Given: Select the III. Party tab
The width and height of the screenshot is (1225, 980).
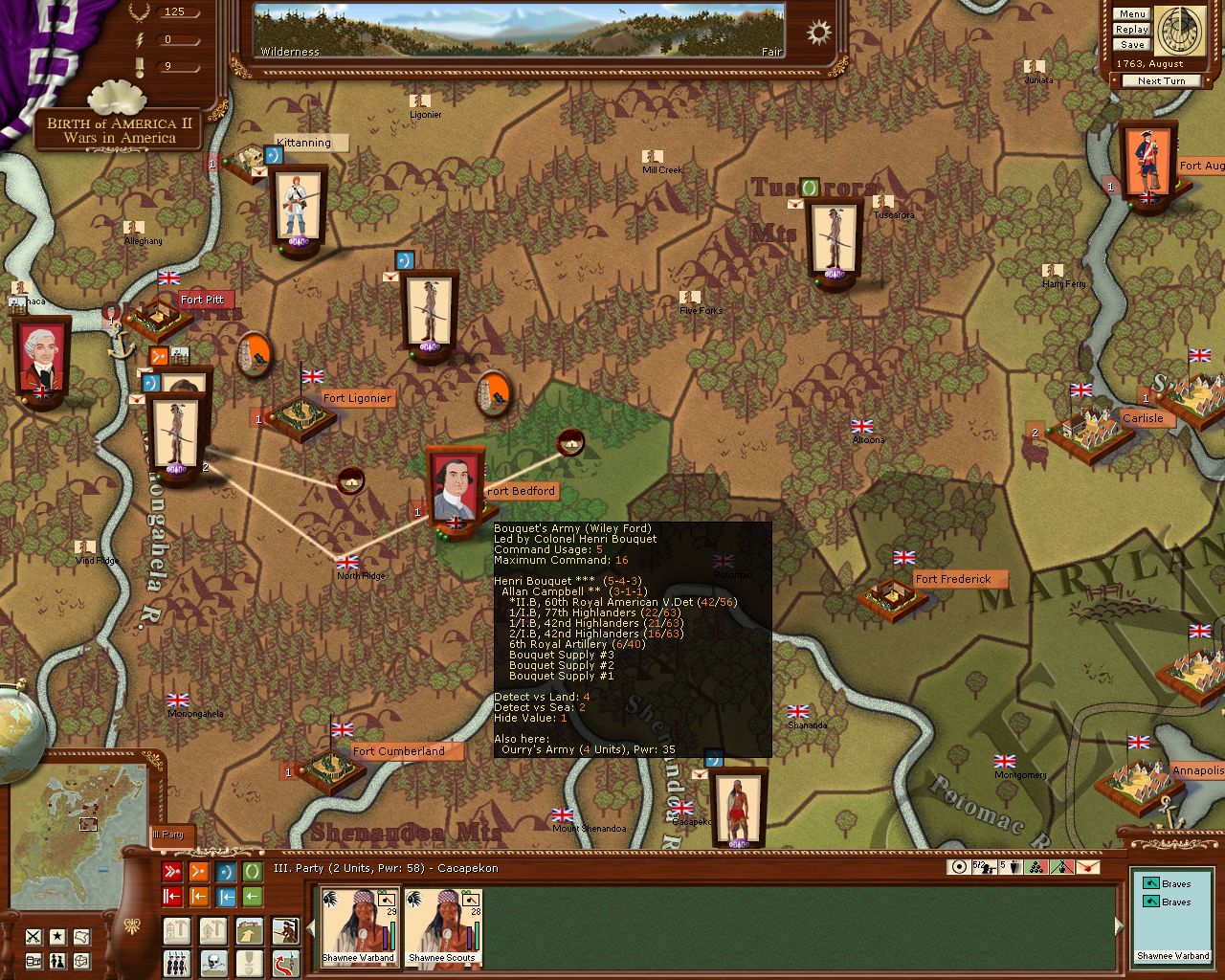Looking at the screenshot, I should (x=170, y=835).
